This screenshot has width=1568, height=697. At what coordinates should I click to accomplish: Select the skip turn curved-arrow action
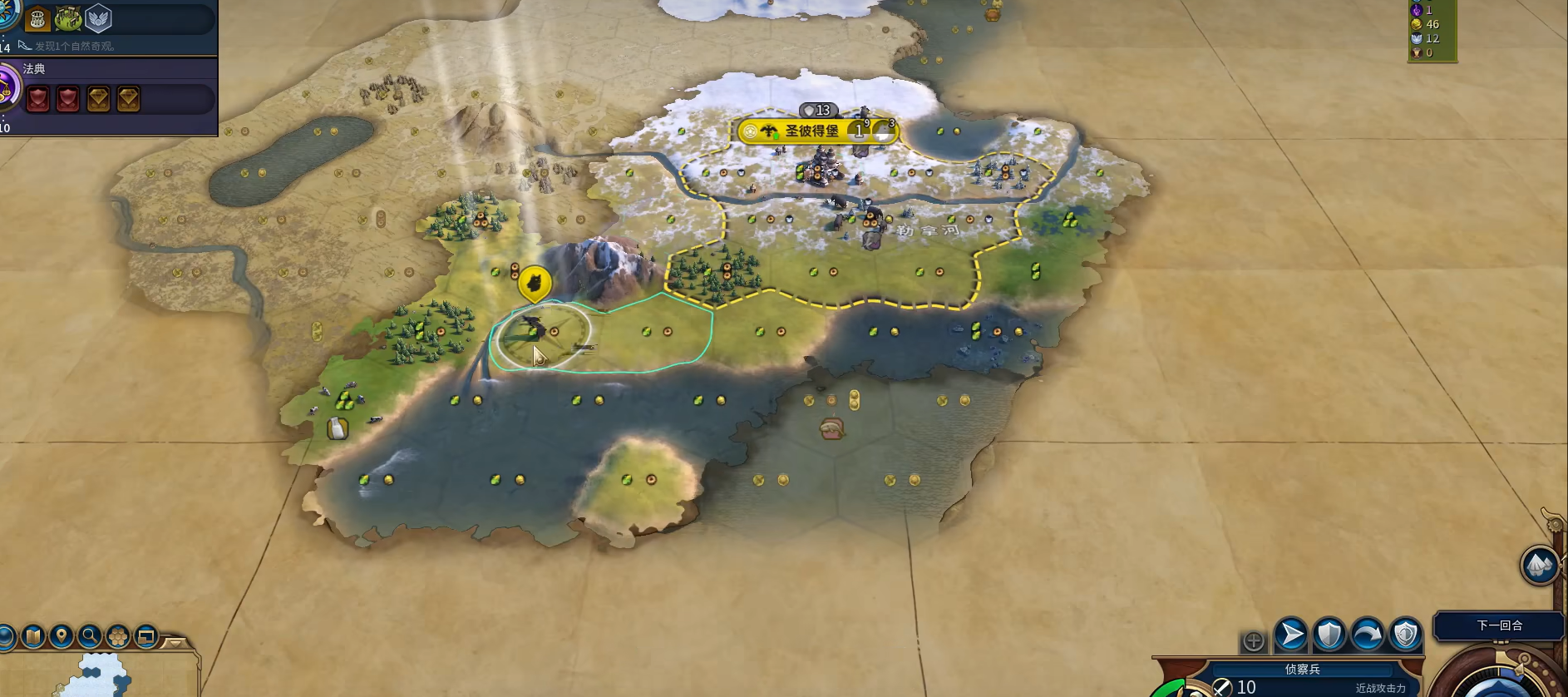(1368, 635)
